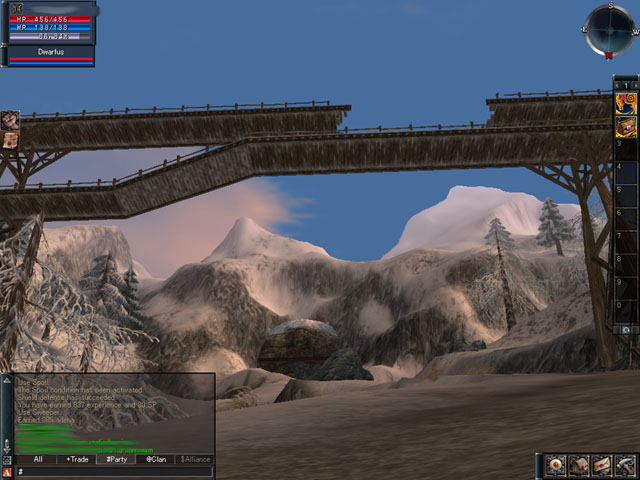Open the +Trade chat tab
The width and height of the screenshot is (640, 480).
pyautogui.click(x=77, y=459)
